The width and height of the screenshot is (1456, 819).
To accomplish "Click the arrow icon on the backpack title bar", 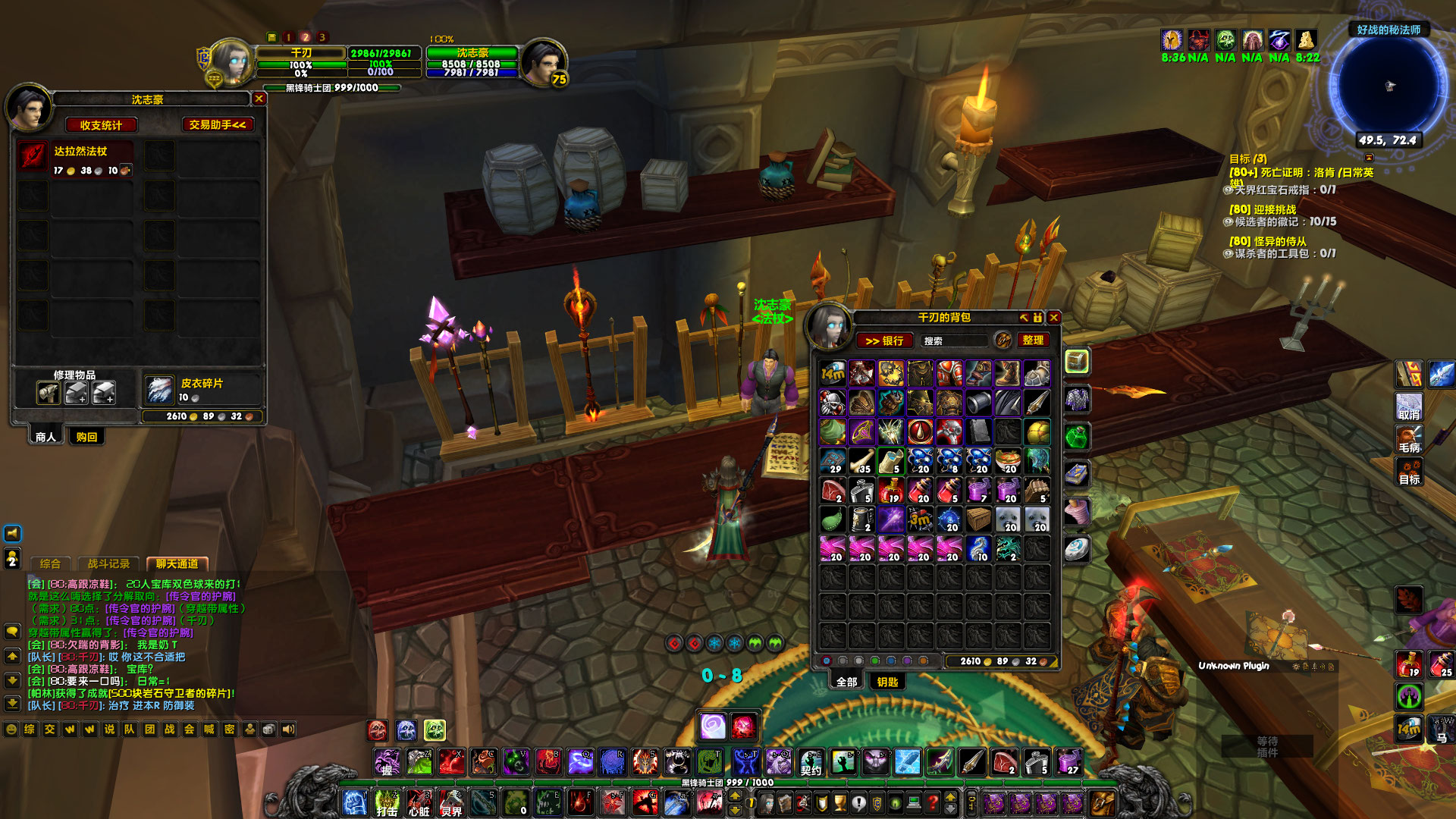I will [1025, 318].
